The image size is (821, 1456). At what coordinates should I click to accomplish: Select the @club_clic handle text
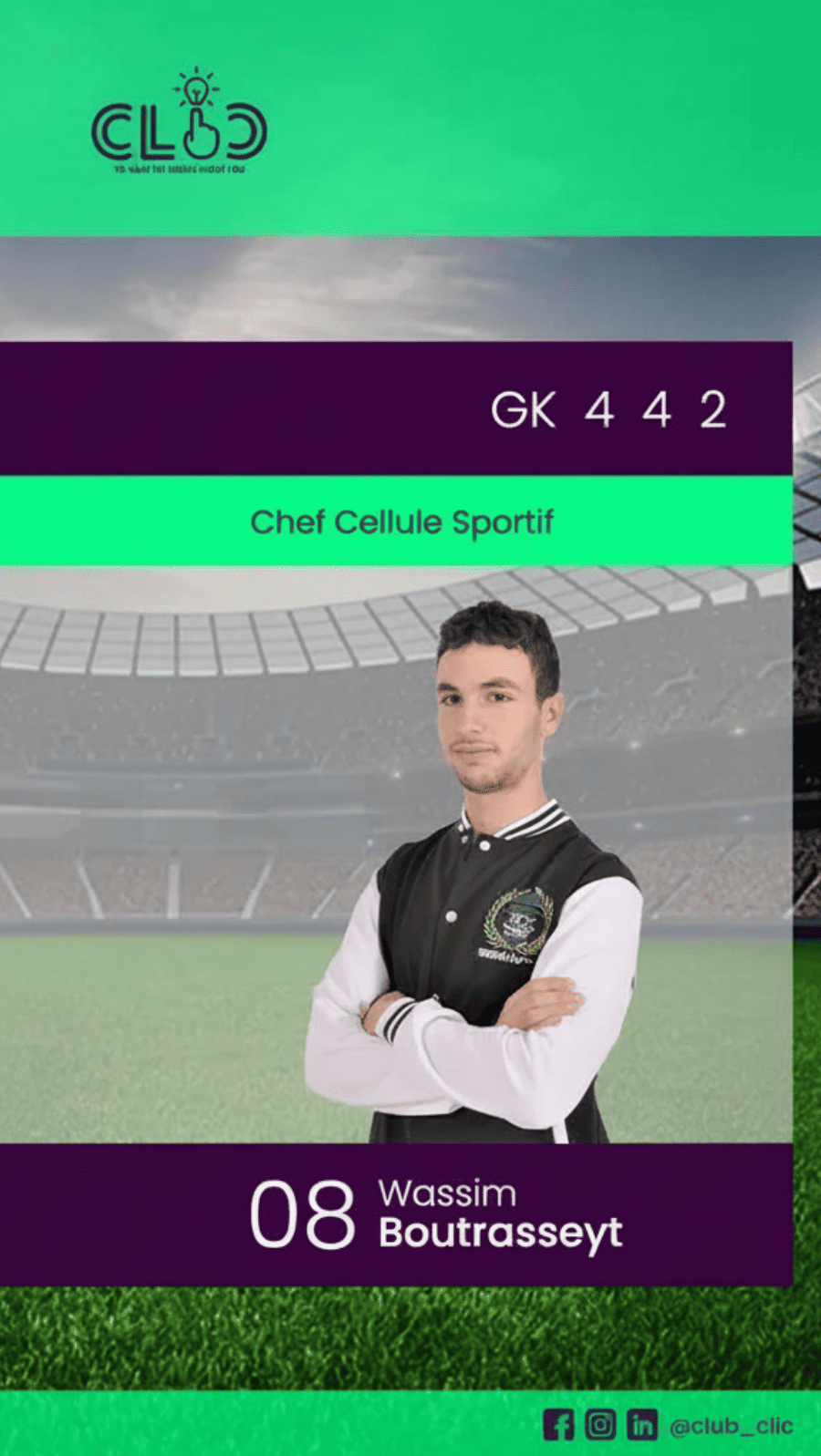point(731,1426)
